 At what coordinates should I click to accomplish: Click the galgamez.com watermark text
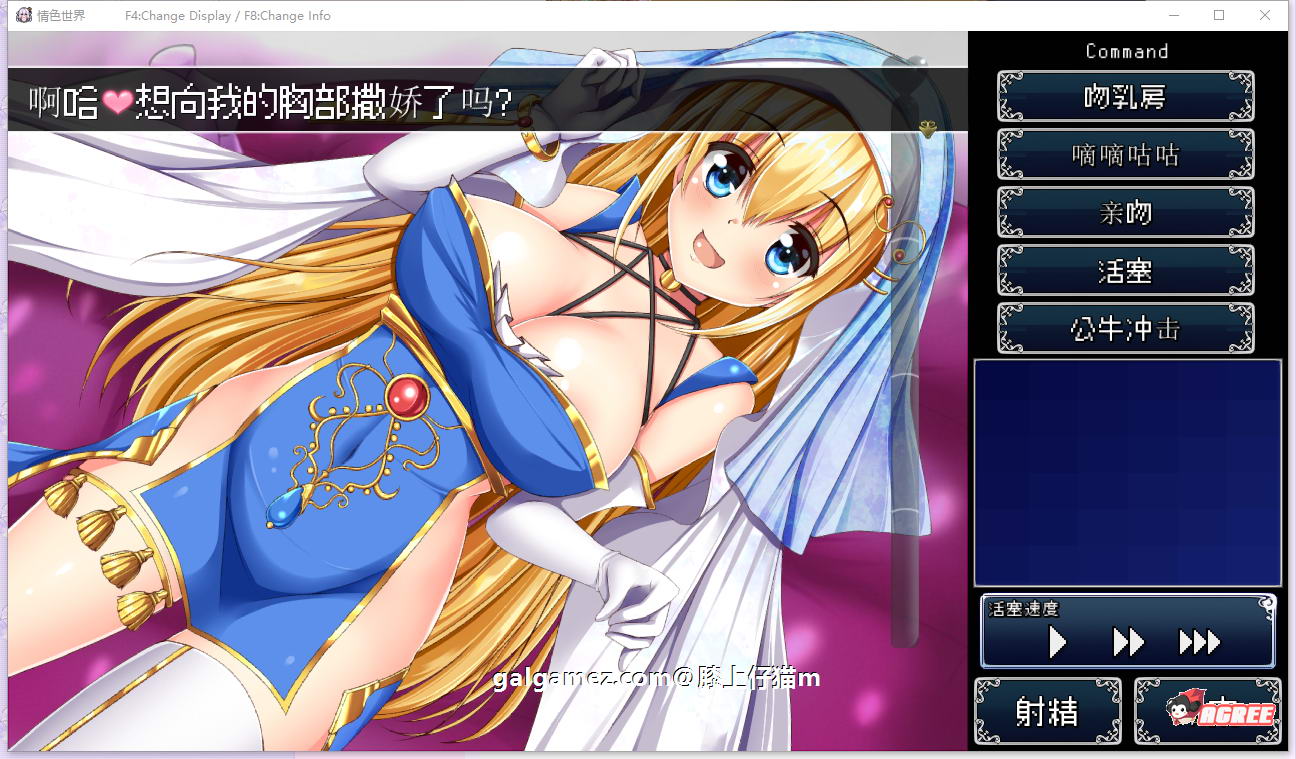(655, 678)
